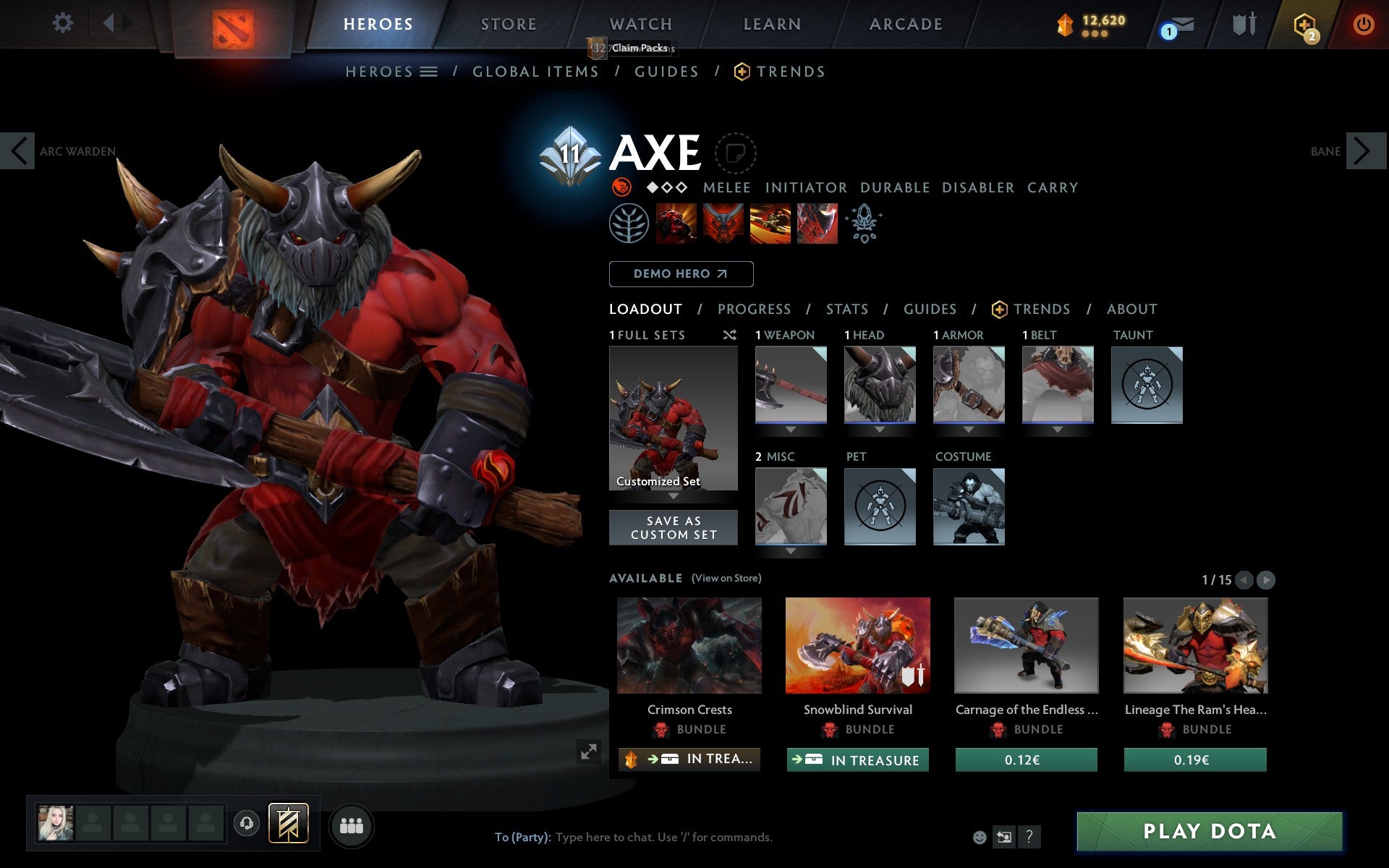Click the shards counter icon
Viewport: 1389px width, 868px height.
1063,24
